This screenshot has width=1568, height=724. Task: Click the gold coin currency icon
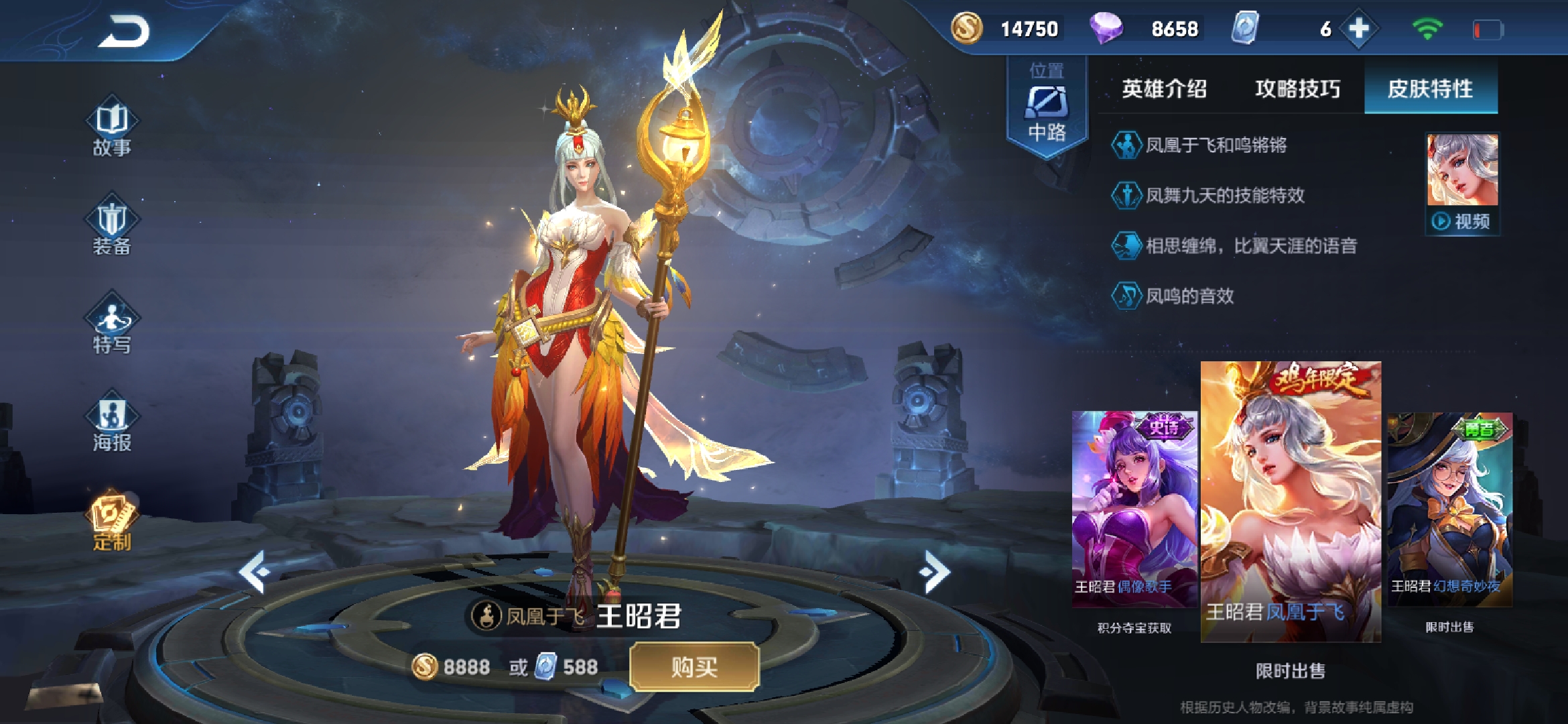(x=967, y=29)
